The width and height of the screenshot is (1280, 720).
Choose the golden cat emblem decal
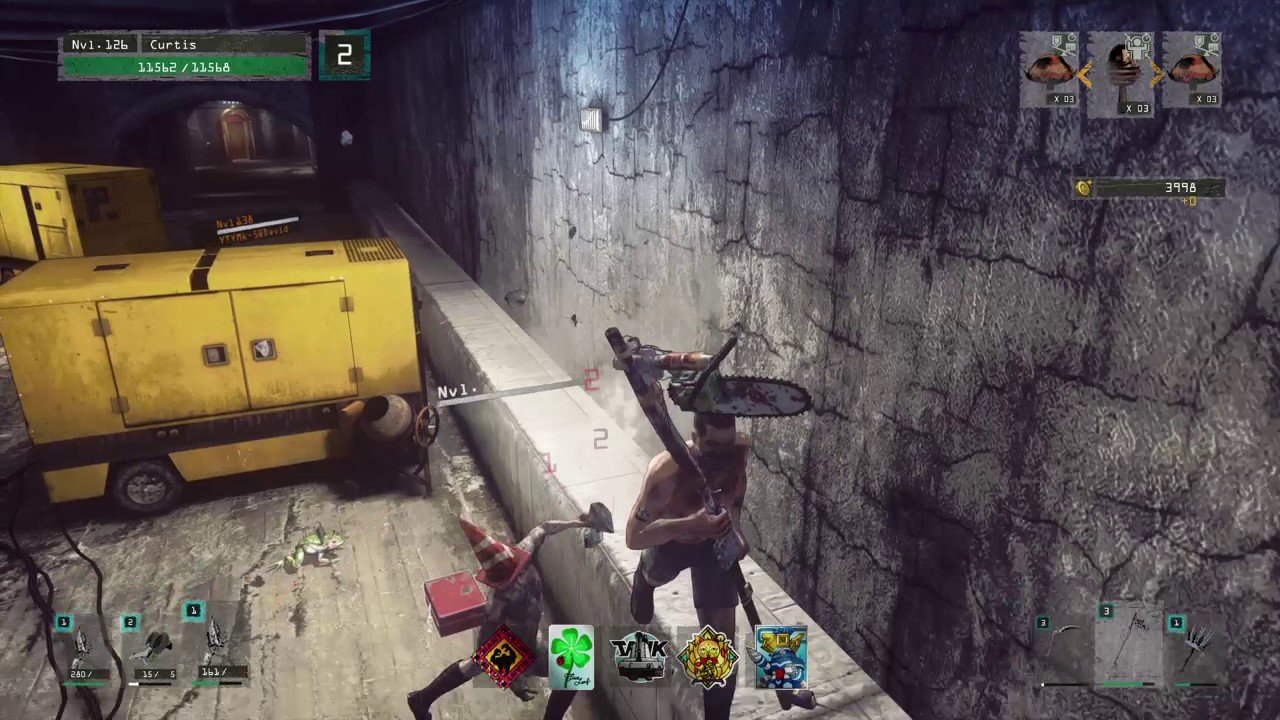point(708,657)
